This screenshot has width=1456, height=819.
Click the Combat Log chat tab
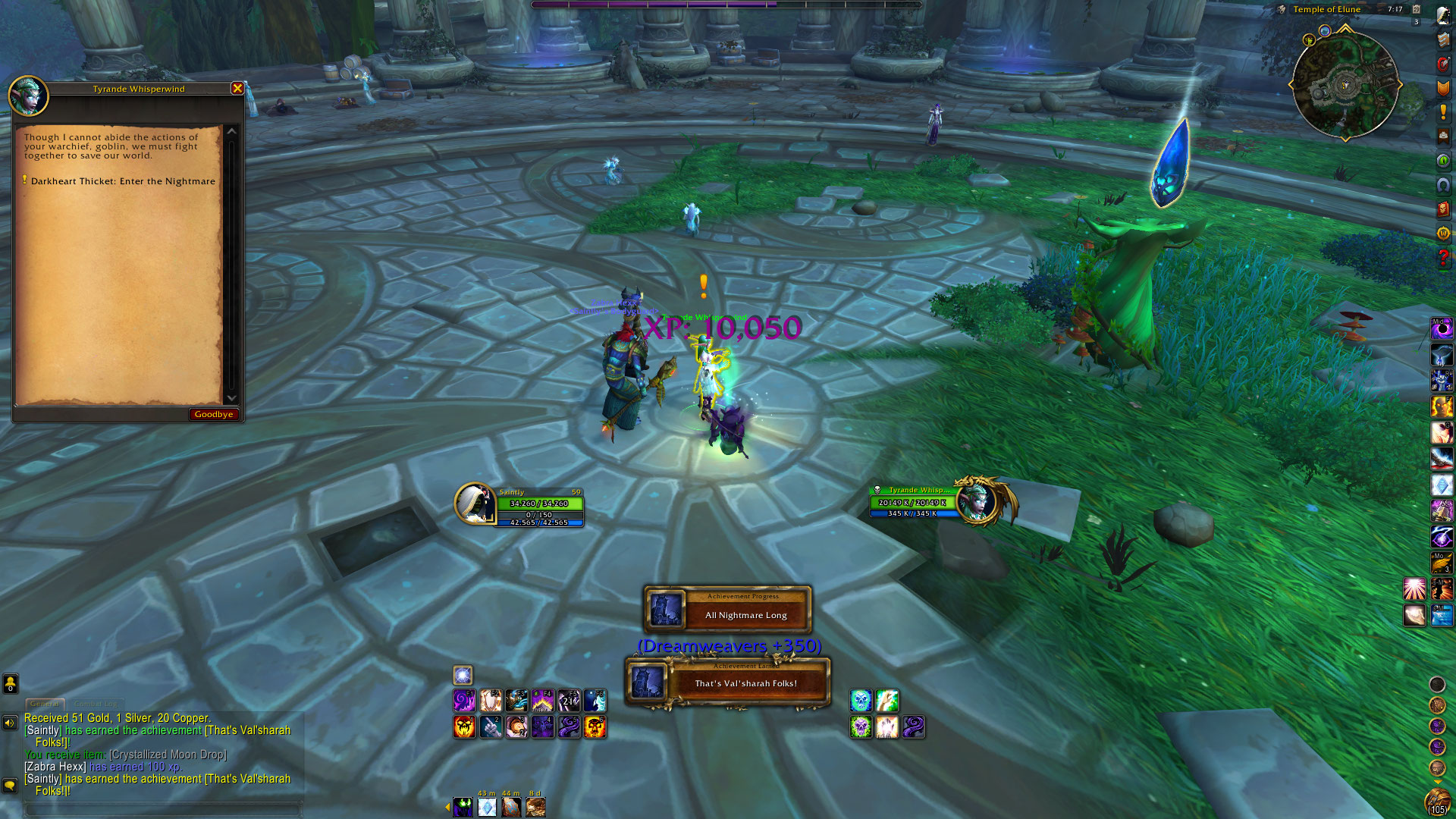(x=96, y=704)
